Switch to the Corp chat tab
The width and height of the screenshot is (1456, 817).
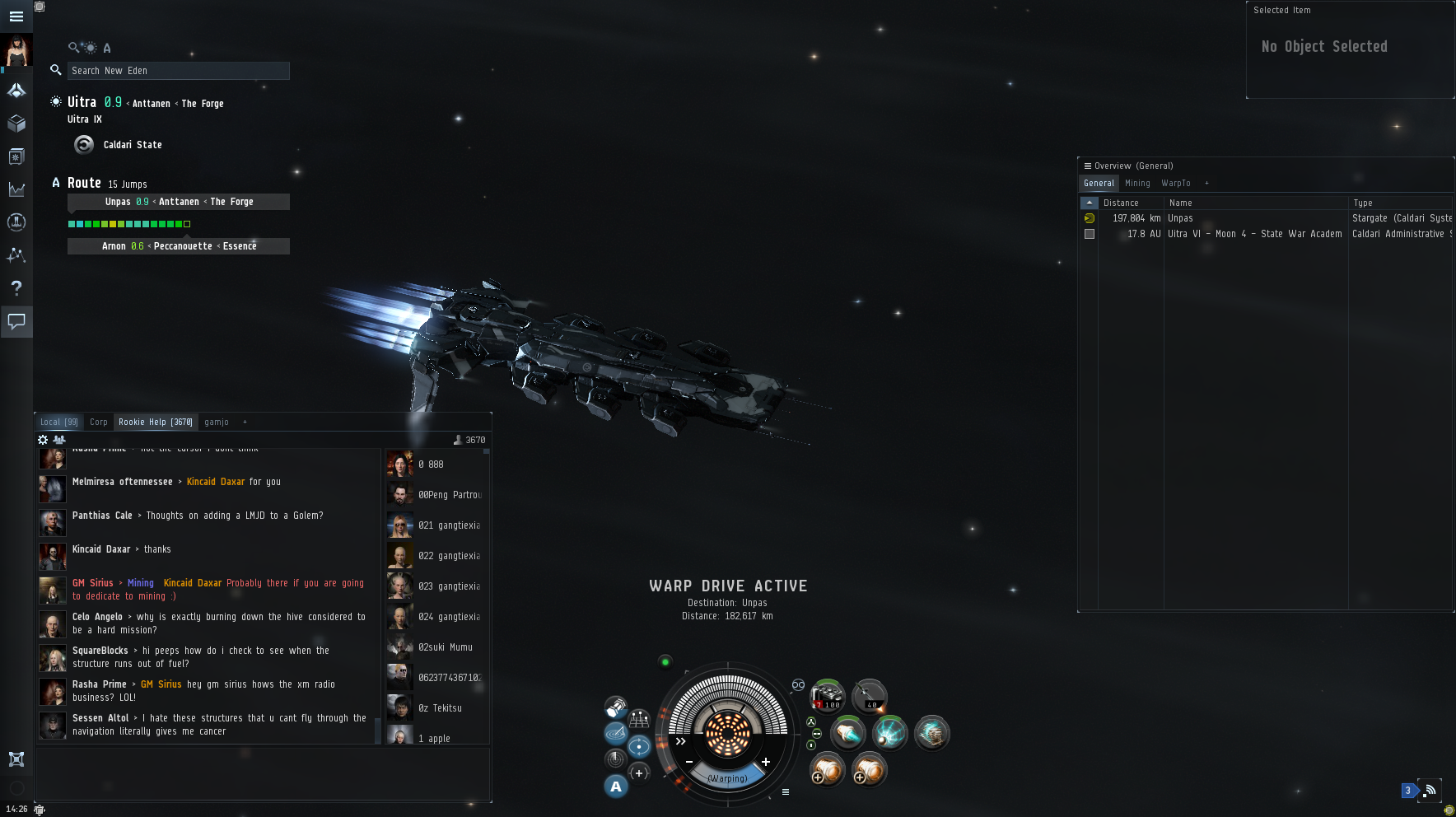pos(99,423)
